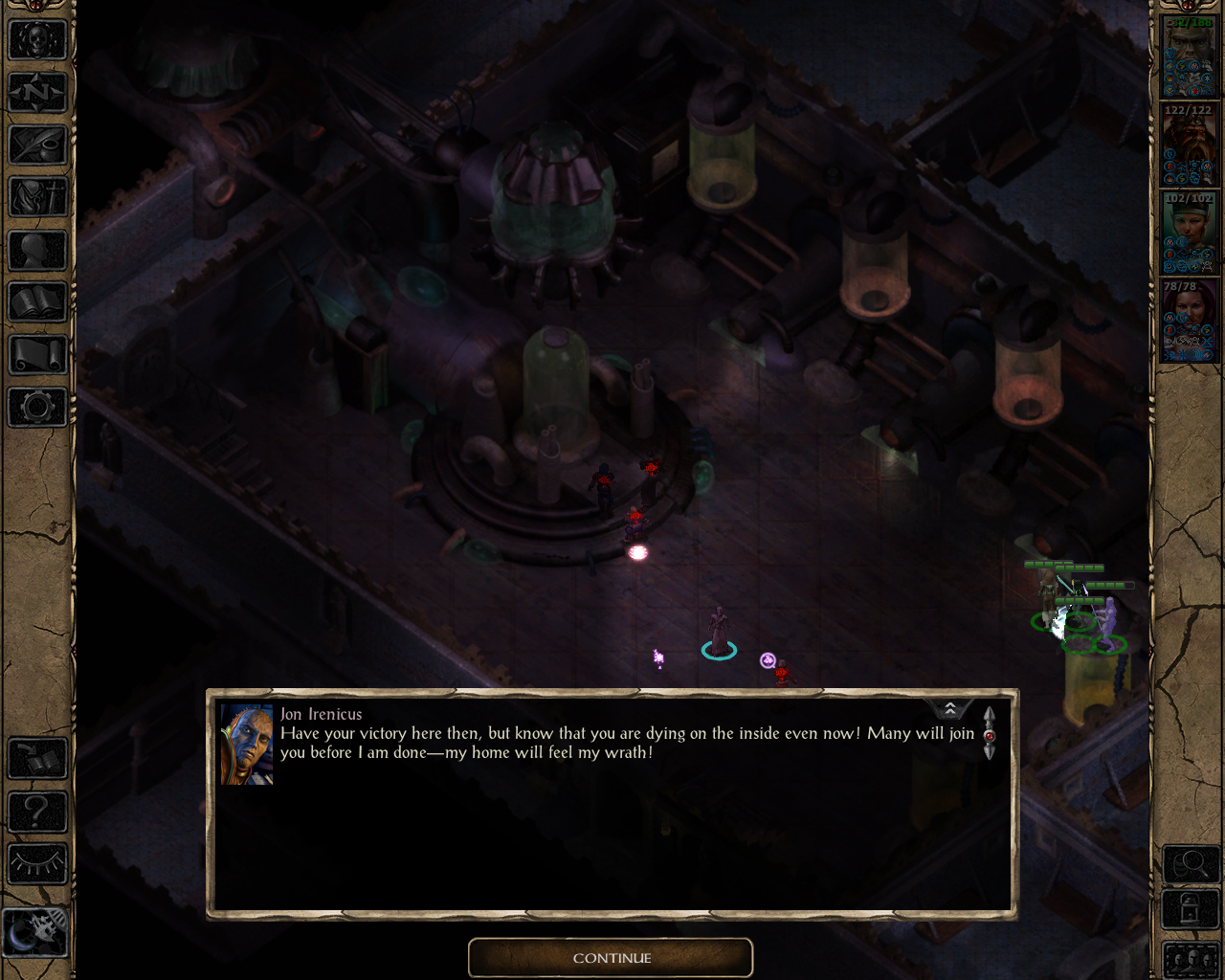Open the area map via compass icon
The height and width of the screenshot is (980, 1225).
pos(37,93)
